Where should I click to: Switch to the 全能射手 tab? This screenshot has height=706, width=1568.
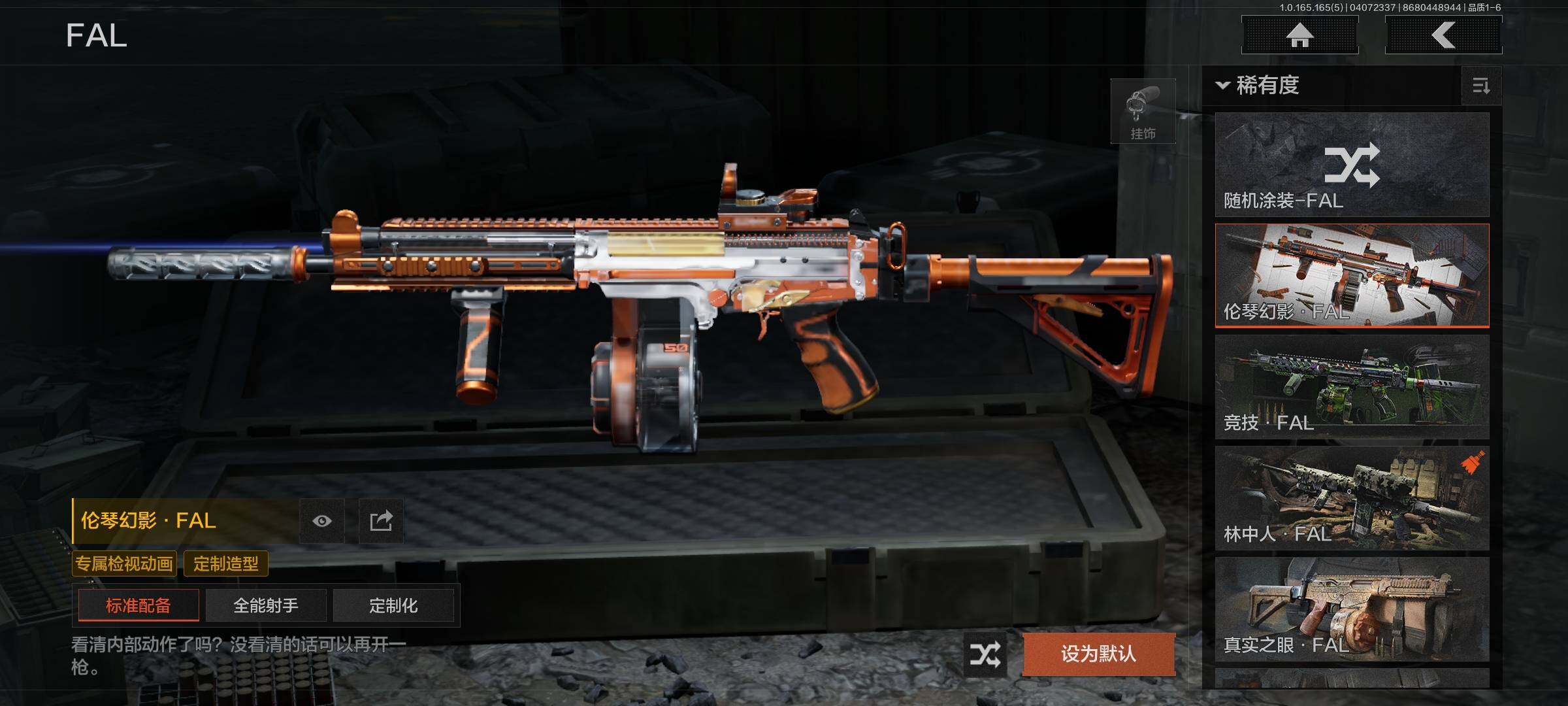point(266,605)
